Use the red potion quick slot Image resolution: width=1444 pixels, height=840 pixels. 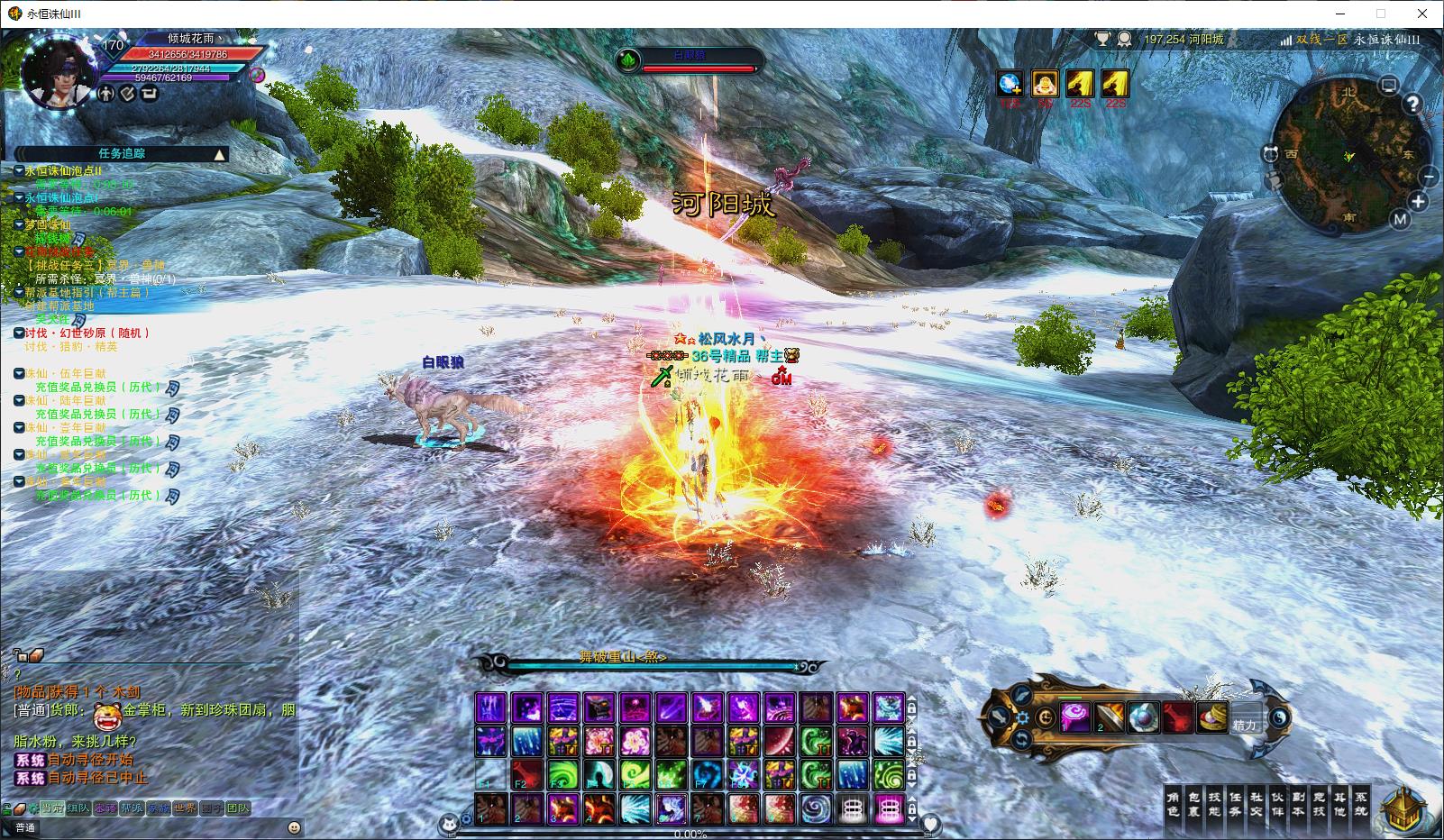[x=1177, y=718]
